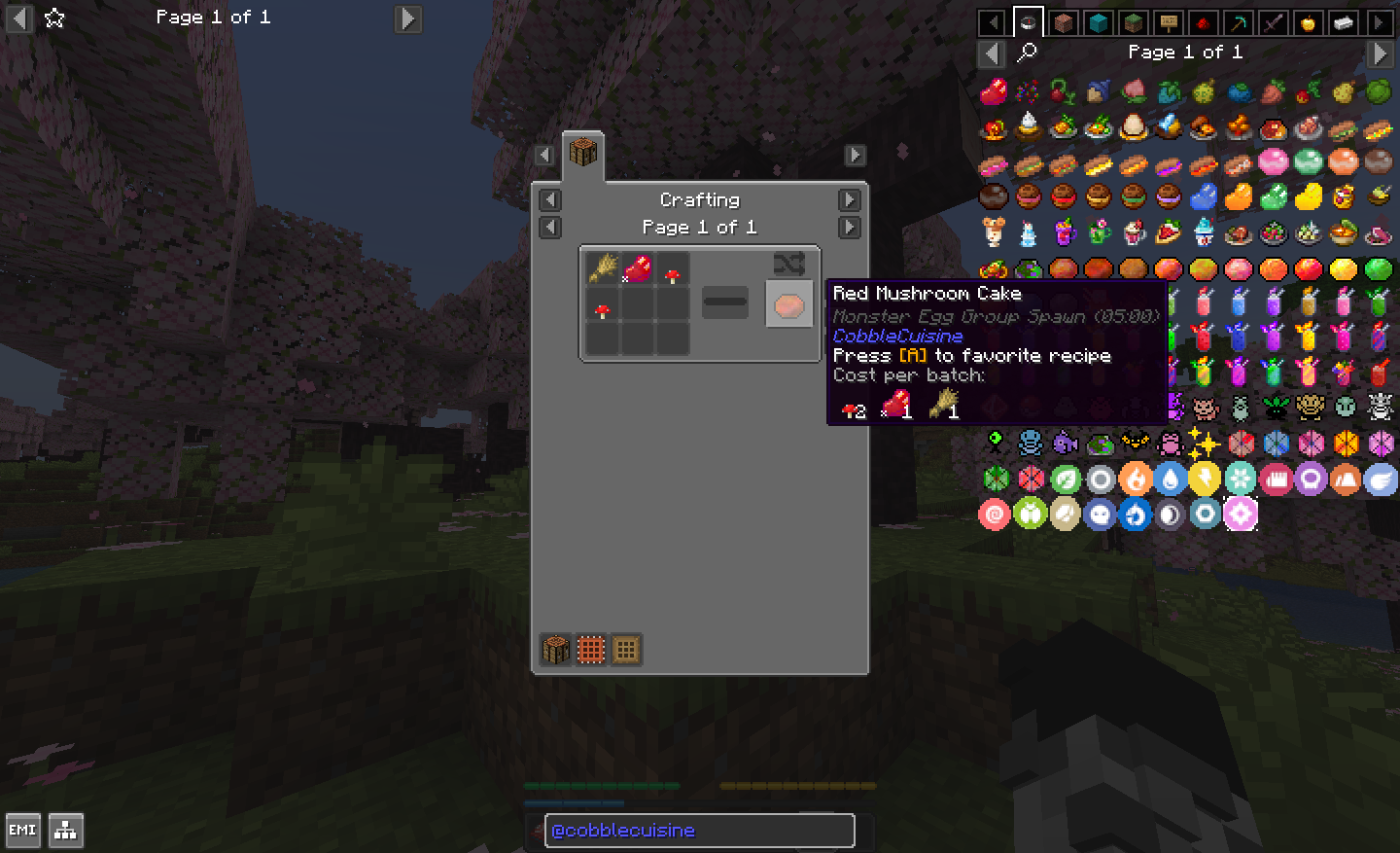Advance the item index to next page
The height and width of the screenshot is (853, 1400).
[x=1380, y=53]
